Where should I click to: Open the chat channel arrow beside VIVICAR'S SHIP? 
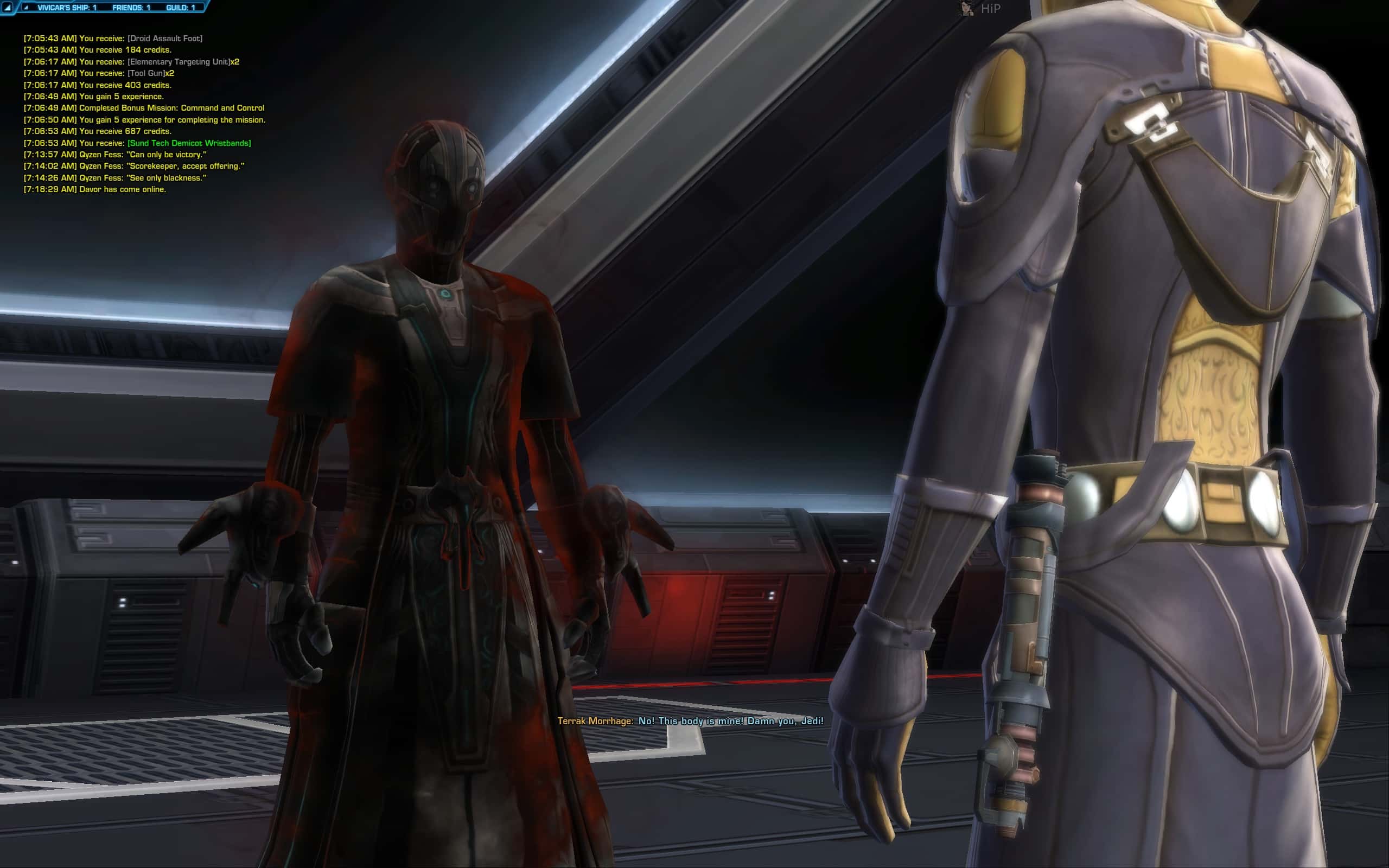pos(26,7)
